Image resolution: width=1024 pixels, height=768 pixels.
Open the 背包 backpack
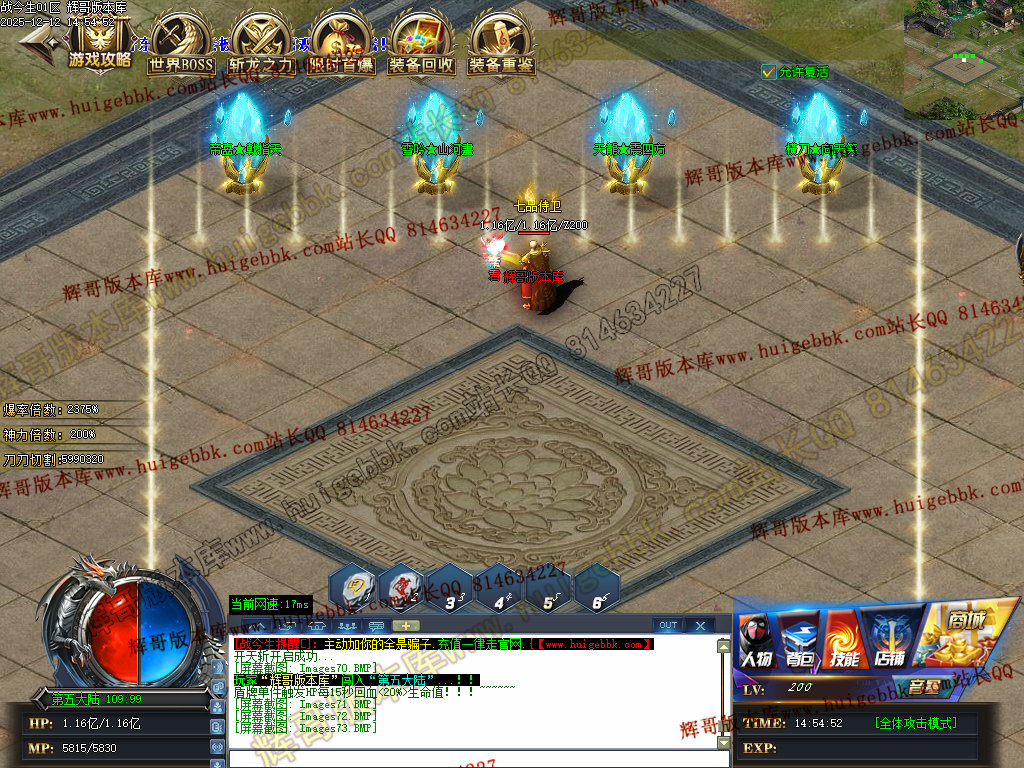pyautogui.click(x=799, y=640)
